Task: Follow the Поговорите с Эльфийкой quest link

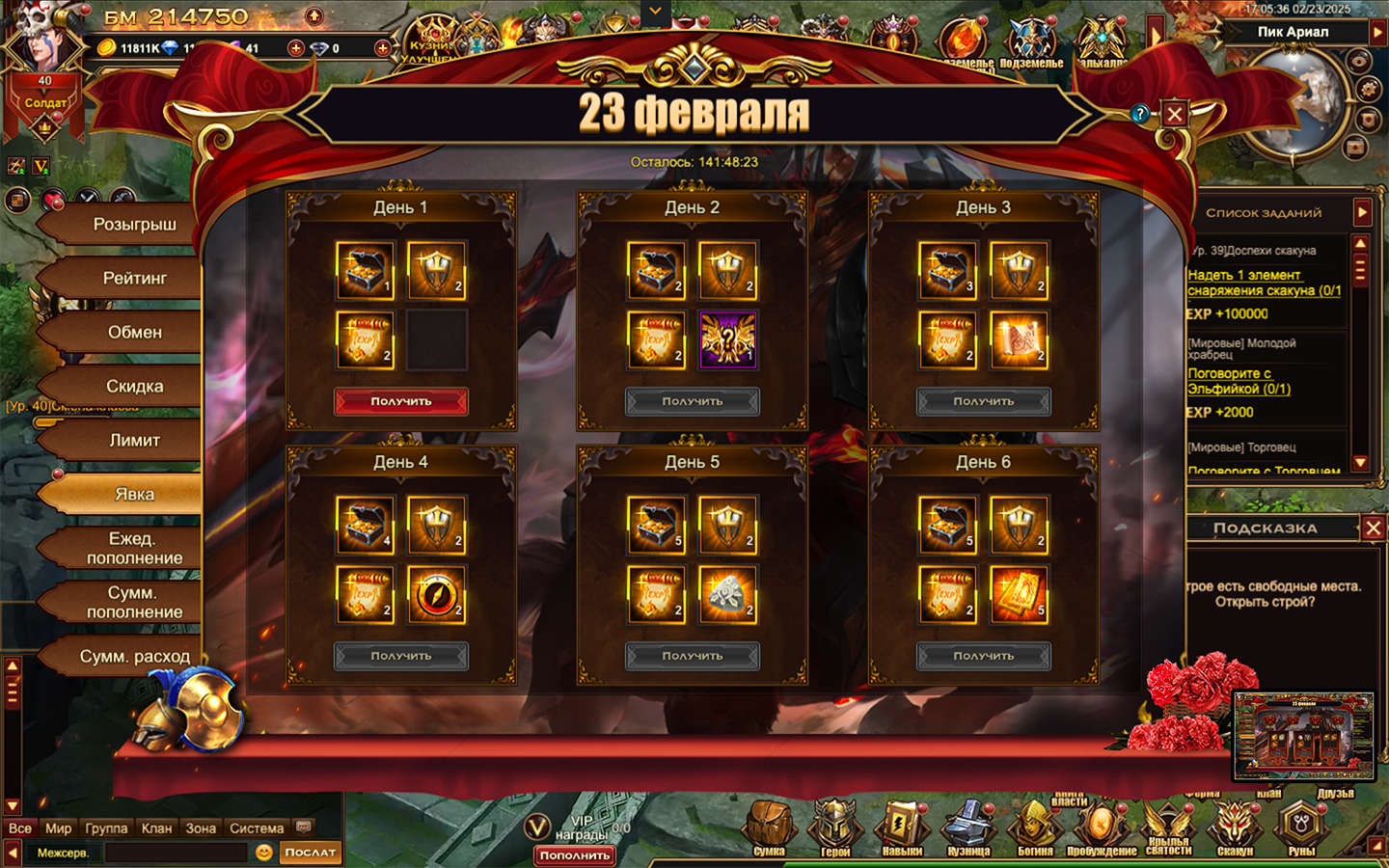Action: pos(1239,381)
